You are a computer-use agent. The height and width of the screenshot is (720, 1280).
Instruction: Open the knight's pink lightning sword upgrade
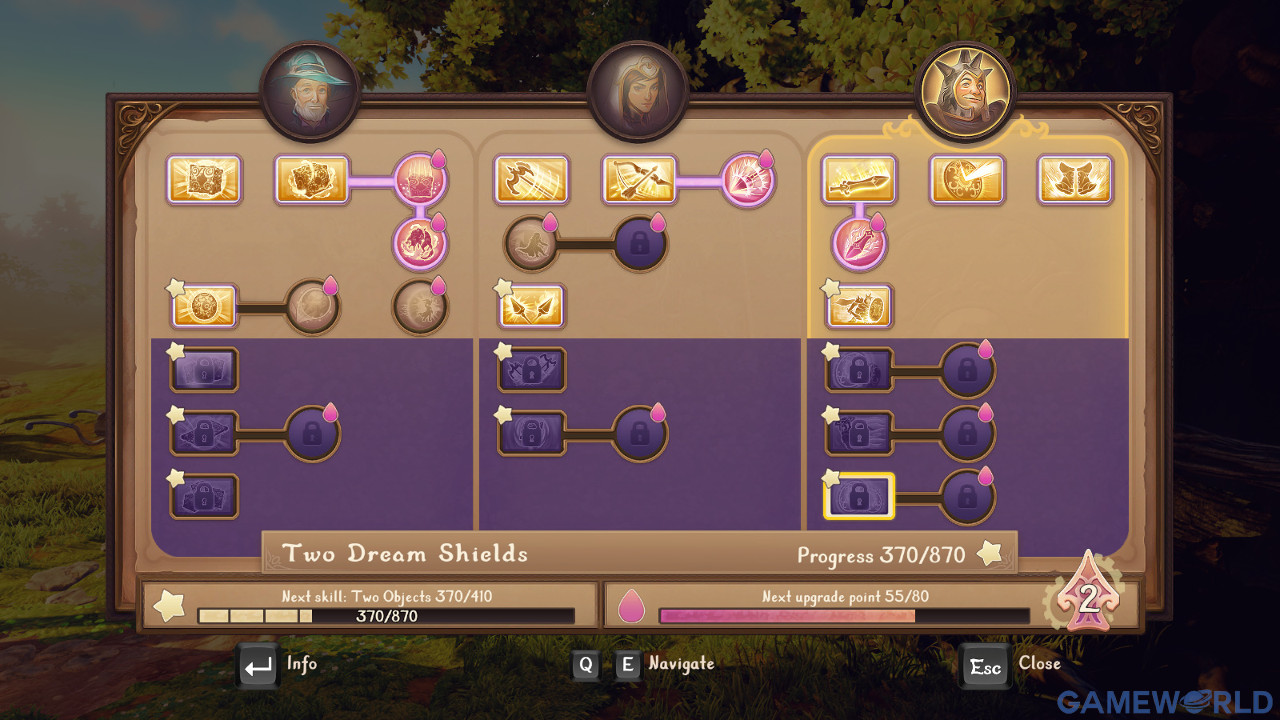click(x=859, y=243)
